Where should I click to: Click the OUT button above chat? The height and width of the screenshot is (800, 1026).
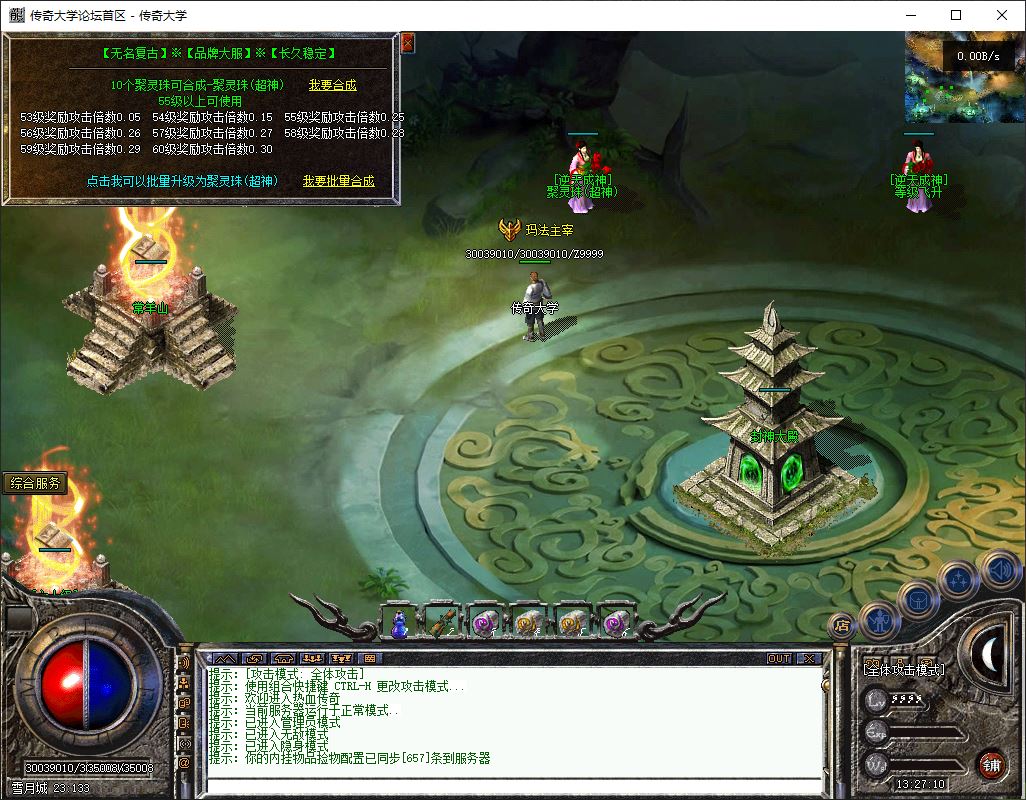(x=778, y=658)
